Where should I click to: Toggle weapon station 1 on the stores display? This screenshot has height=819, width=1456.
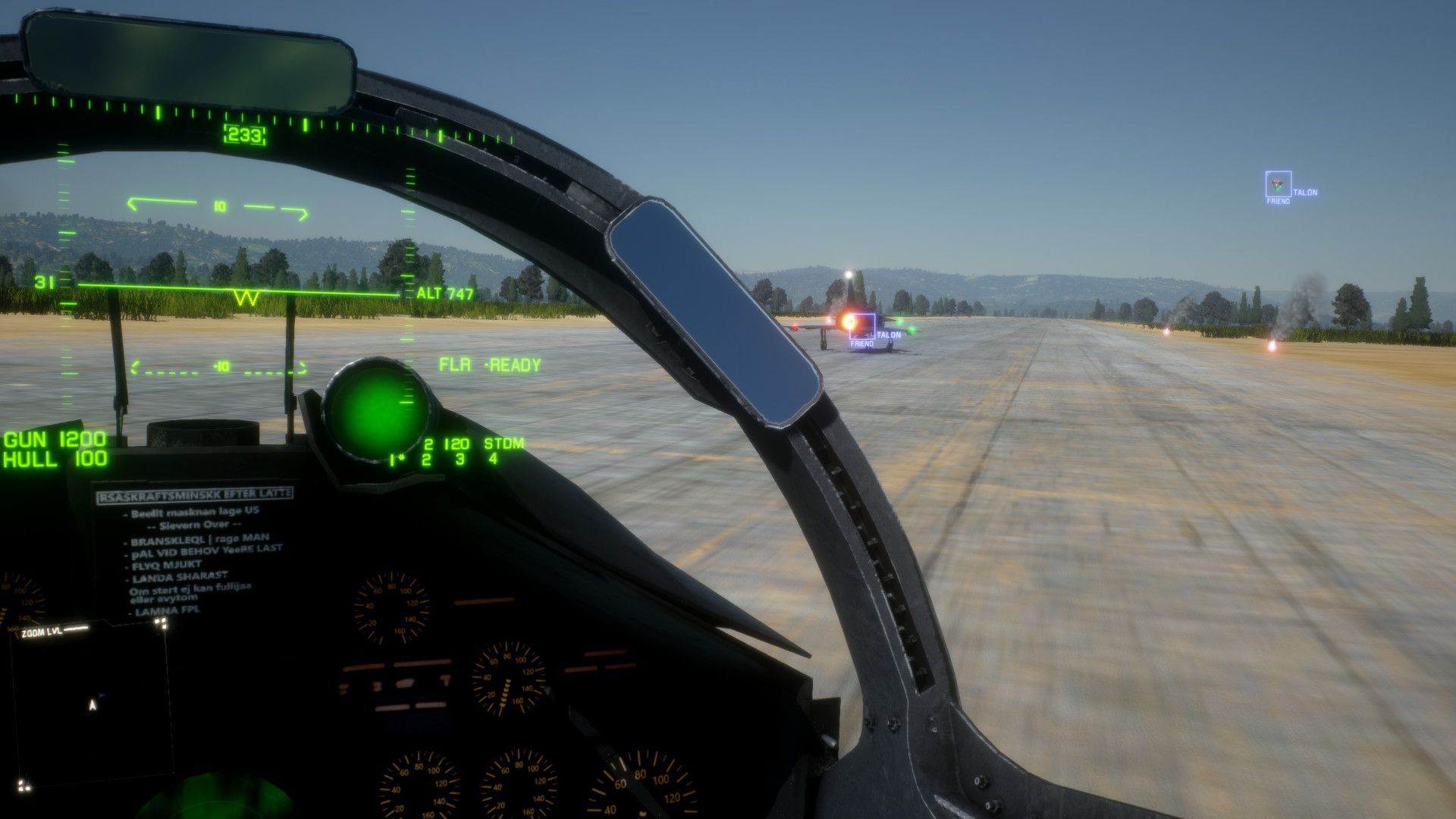click(391, 458)
